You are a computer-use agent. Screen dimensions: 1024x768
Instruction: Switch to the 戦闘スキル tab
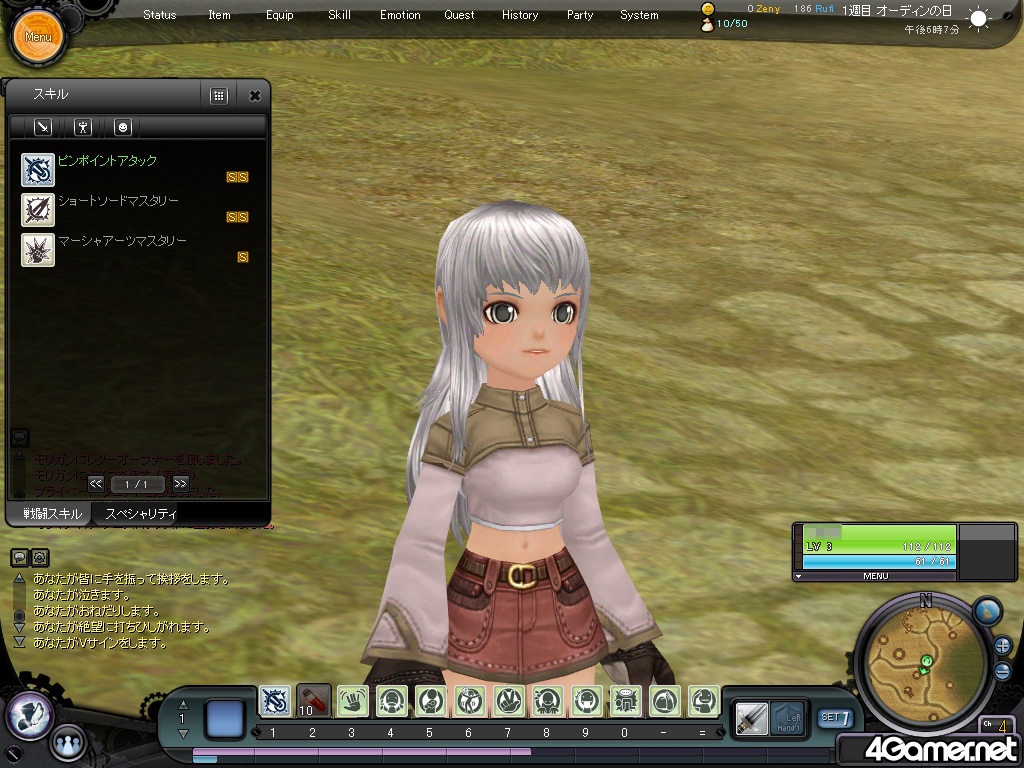(46, 514)
